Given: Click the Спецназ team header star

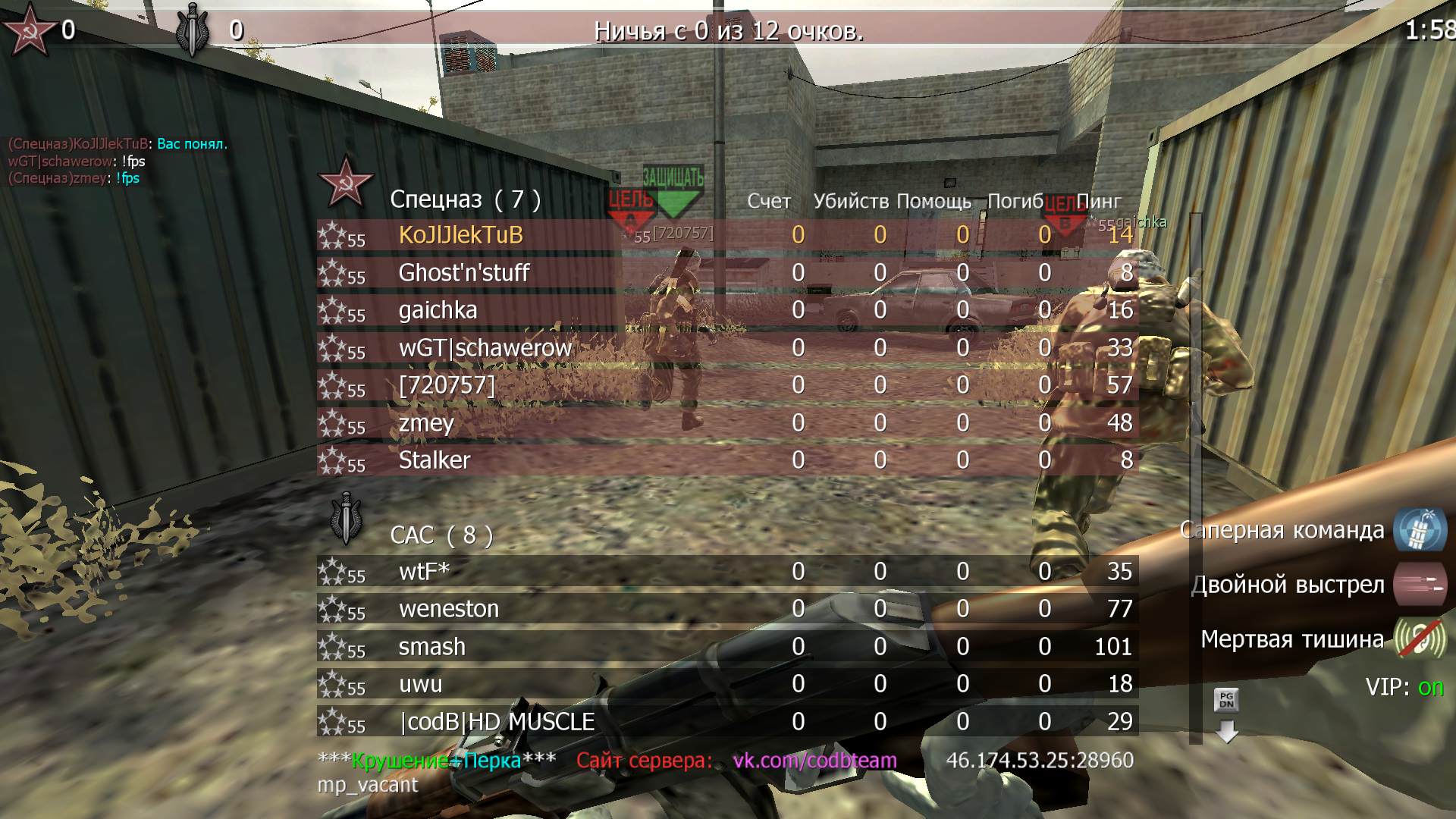Looking at the screenshot, I should [345, 184].
